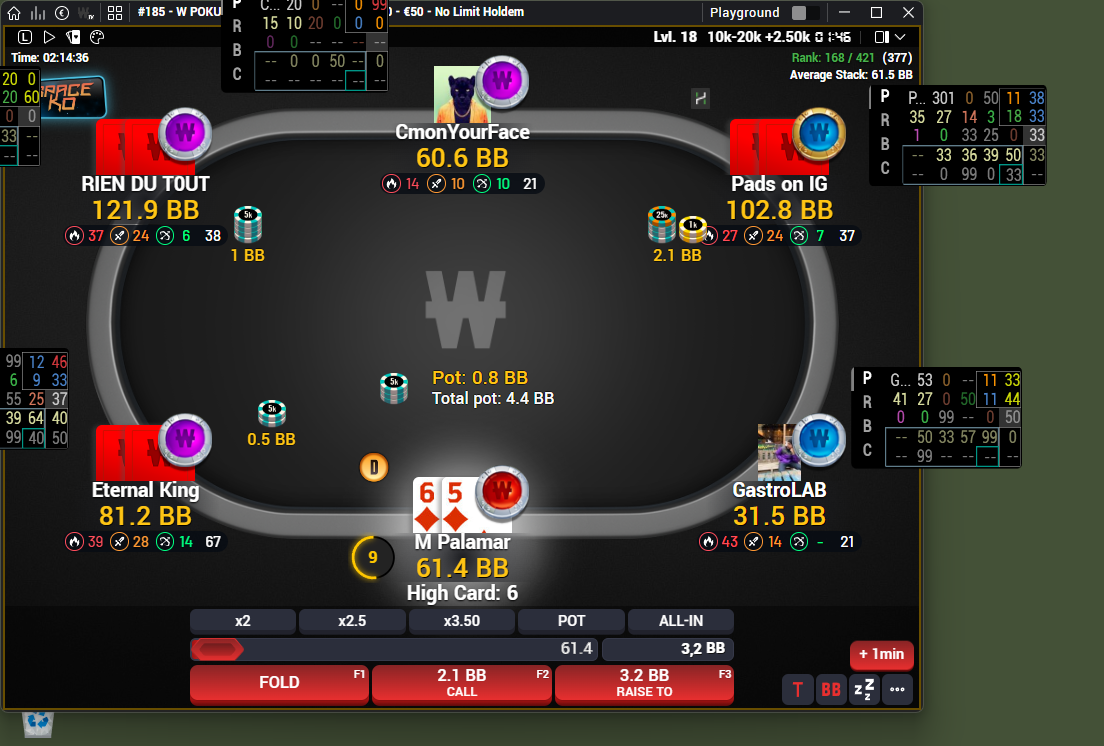1104x746 pixels.
Task: Call the 2.1 BB bet
Action: (x=462, y=683)
